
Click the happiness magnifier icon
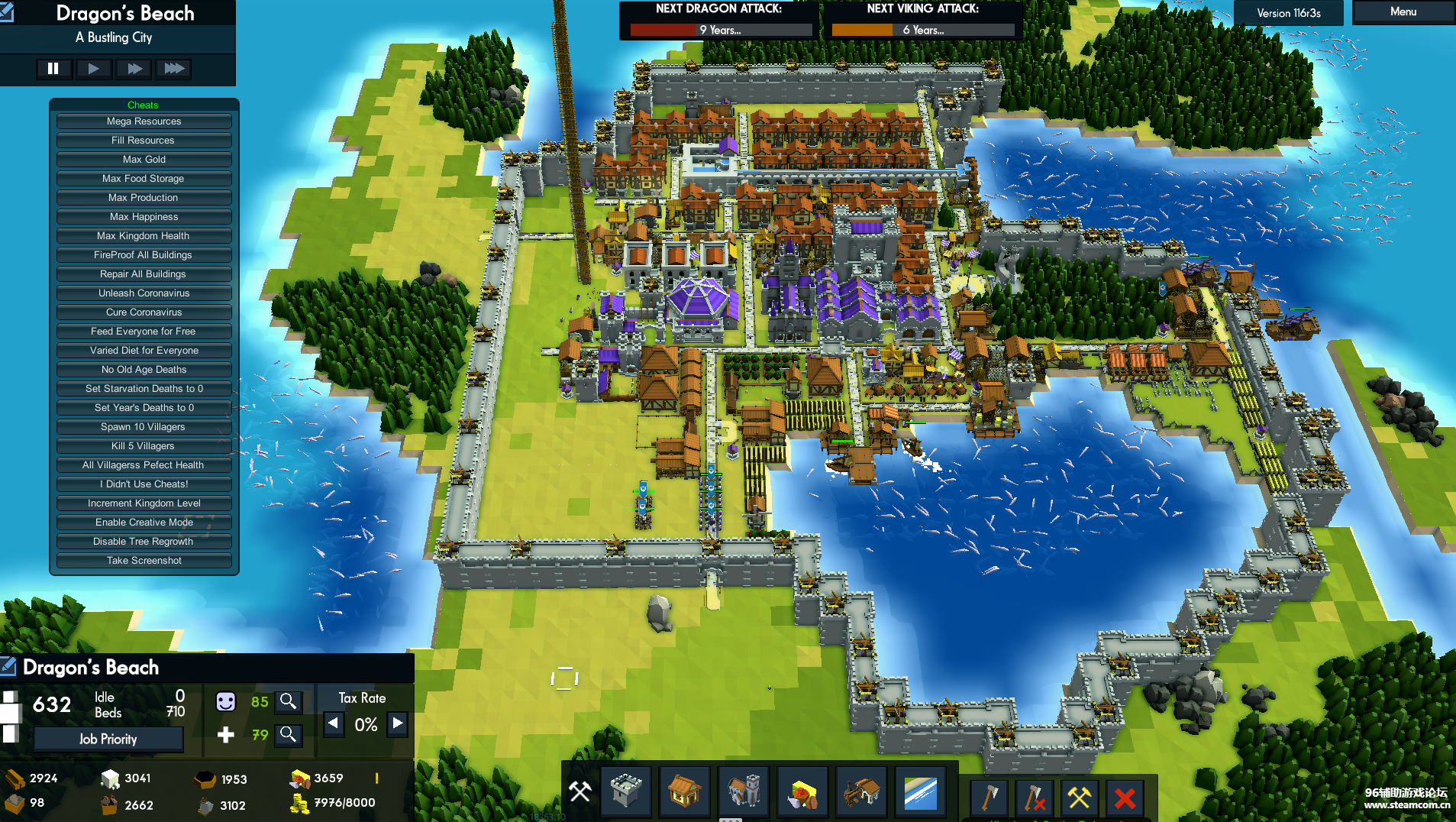289,701
